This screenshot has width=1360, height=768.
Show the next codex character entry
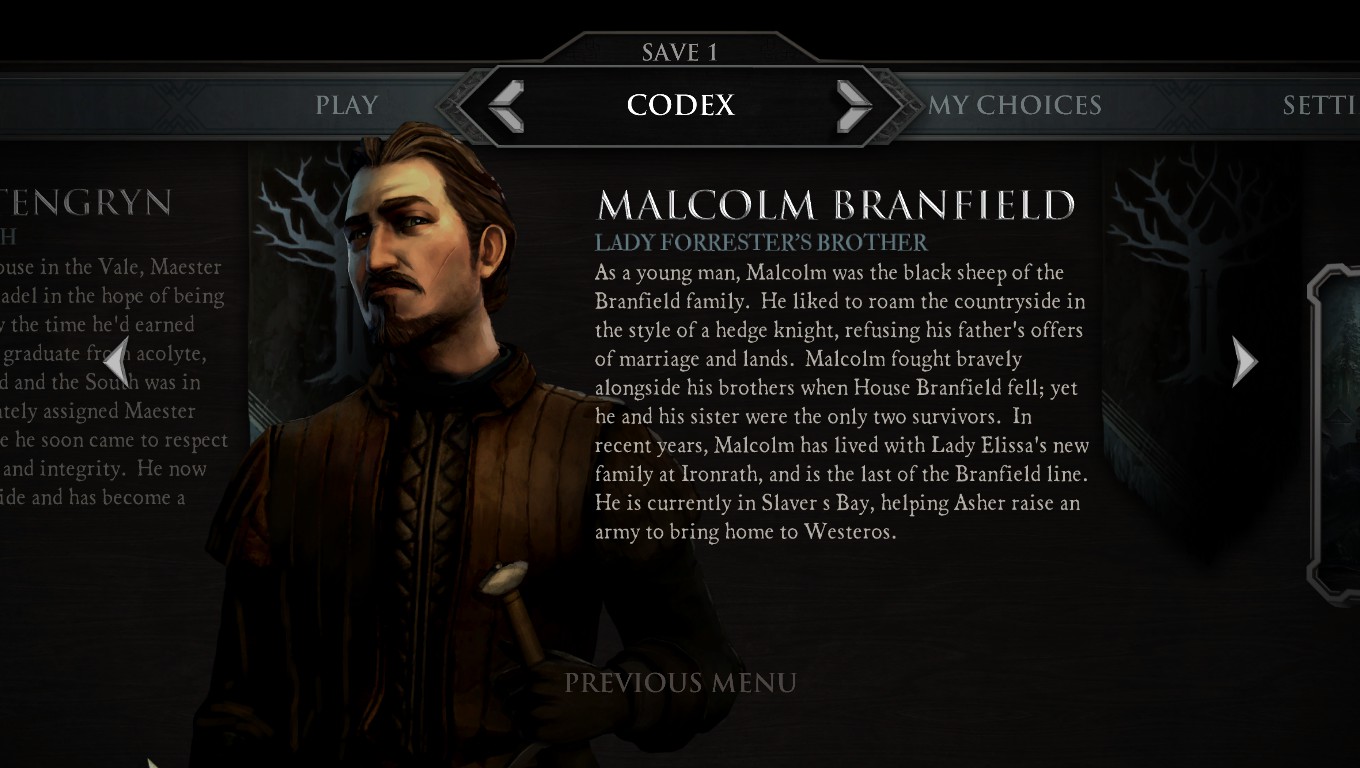1243,361
